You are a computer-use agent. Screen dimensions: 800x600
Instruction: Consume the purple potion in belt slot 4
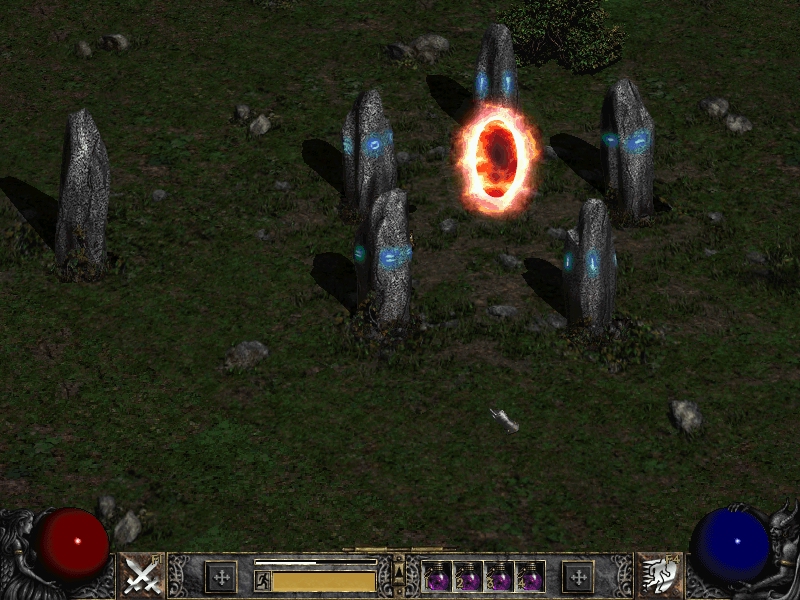(529, 577)
